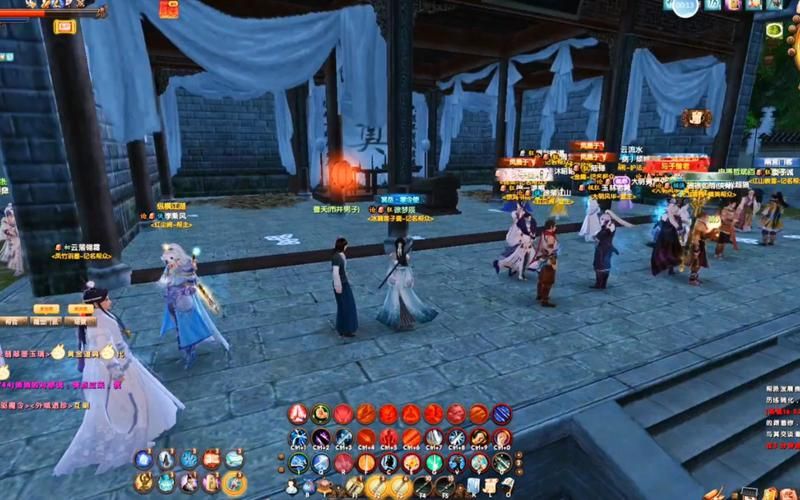Activate the blue diagonal slash skill in the top hotbar row

click(501, 413)
